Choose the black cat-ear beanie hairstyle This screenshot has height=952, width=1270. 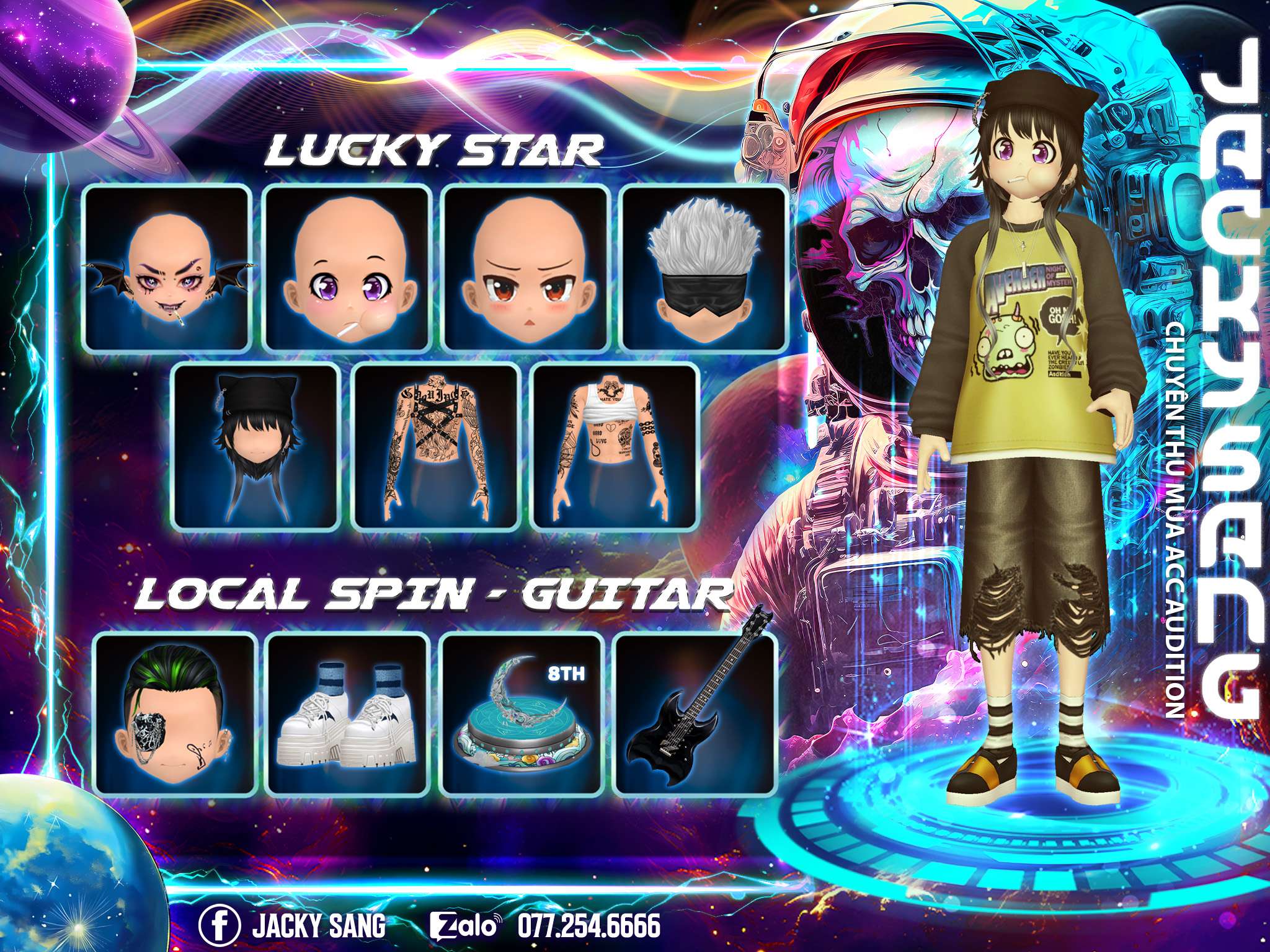[x=256, y=447]
